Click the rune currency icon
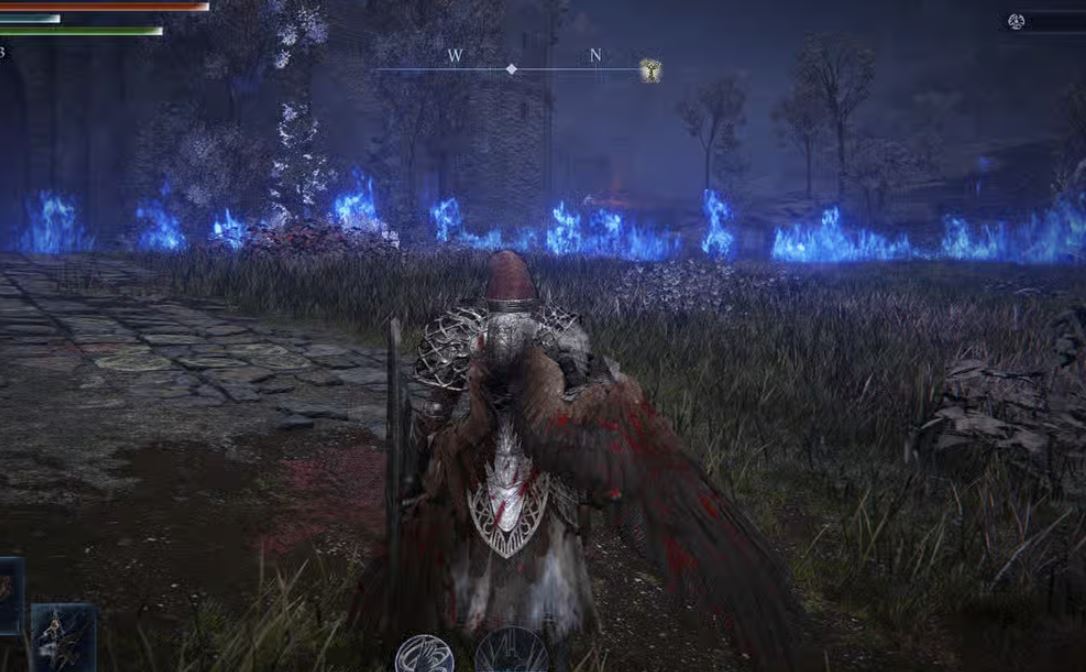This screenshot has width=1086, height=672. pyautogui.click(x=1018, y=21)
